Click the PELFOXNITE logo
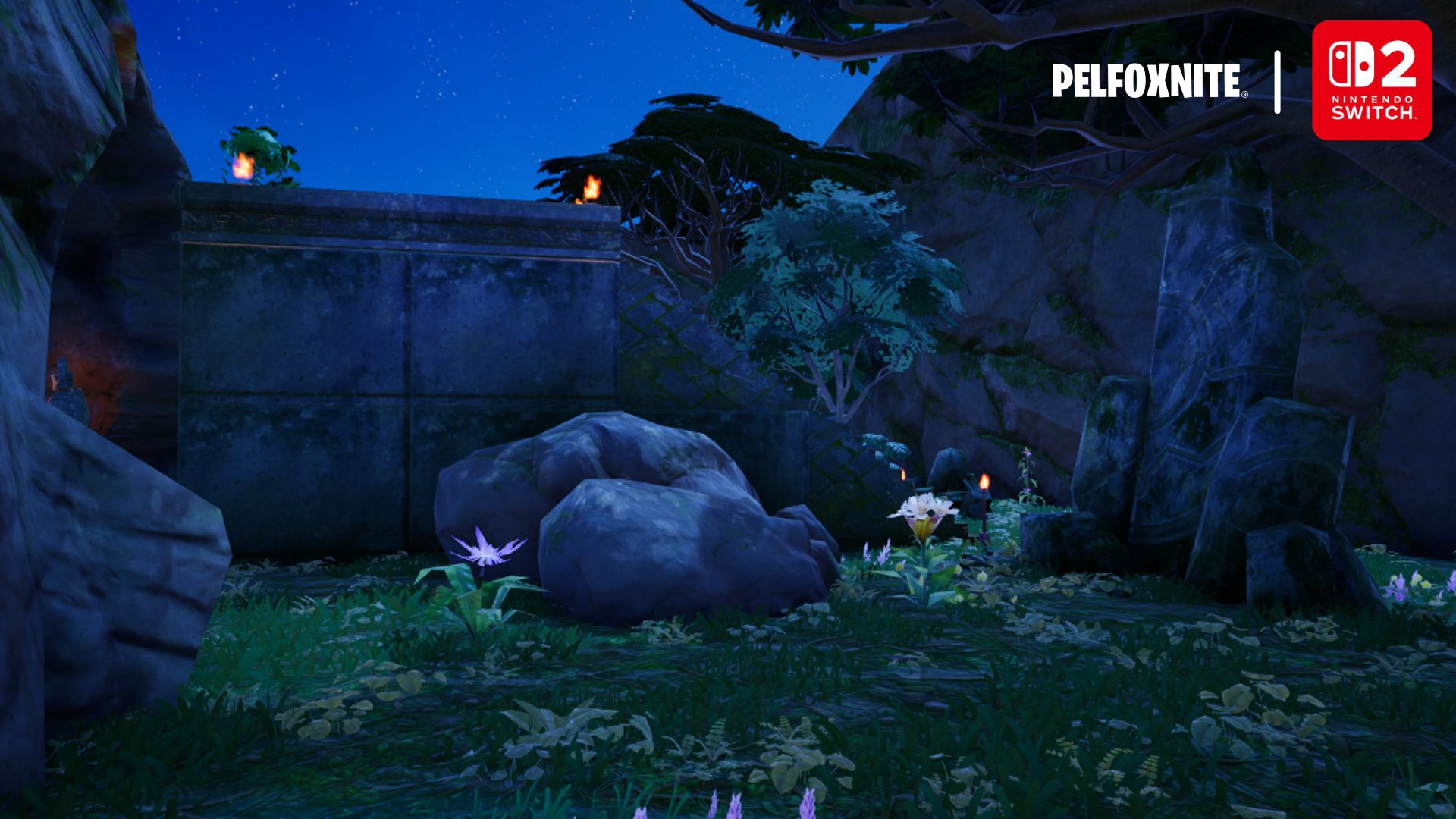The image size is (1456, 819). click(1148, 81)
